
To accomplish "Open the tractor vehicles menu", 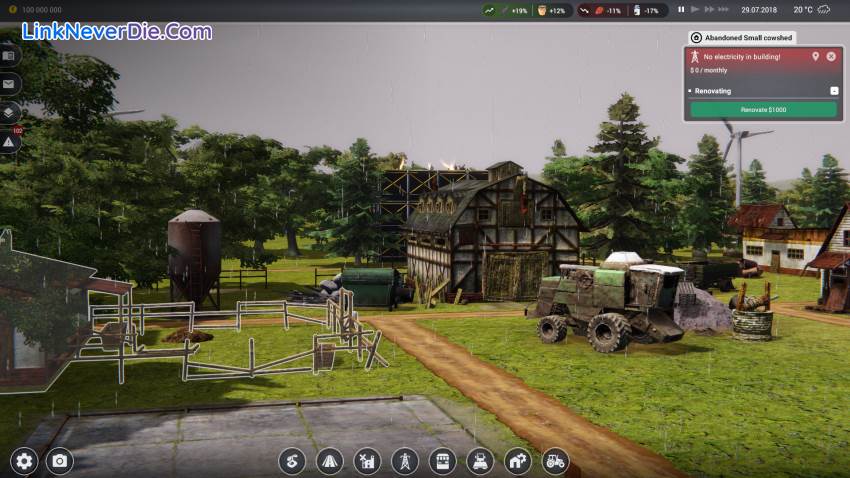I will coord(554,461).
